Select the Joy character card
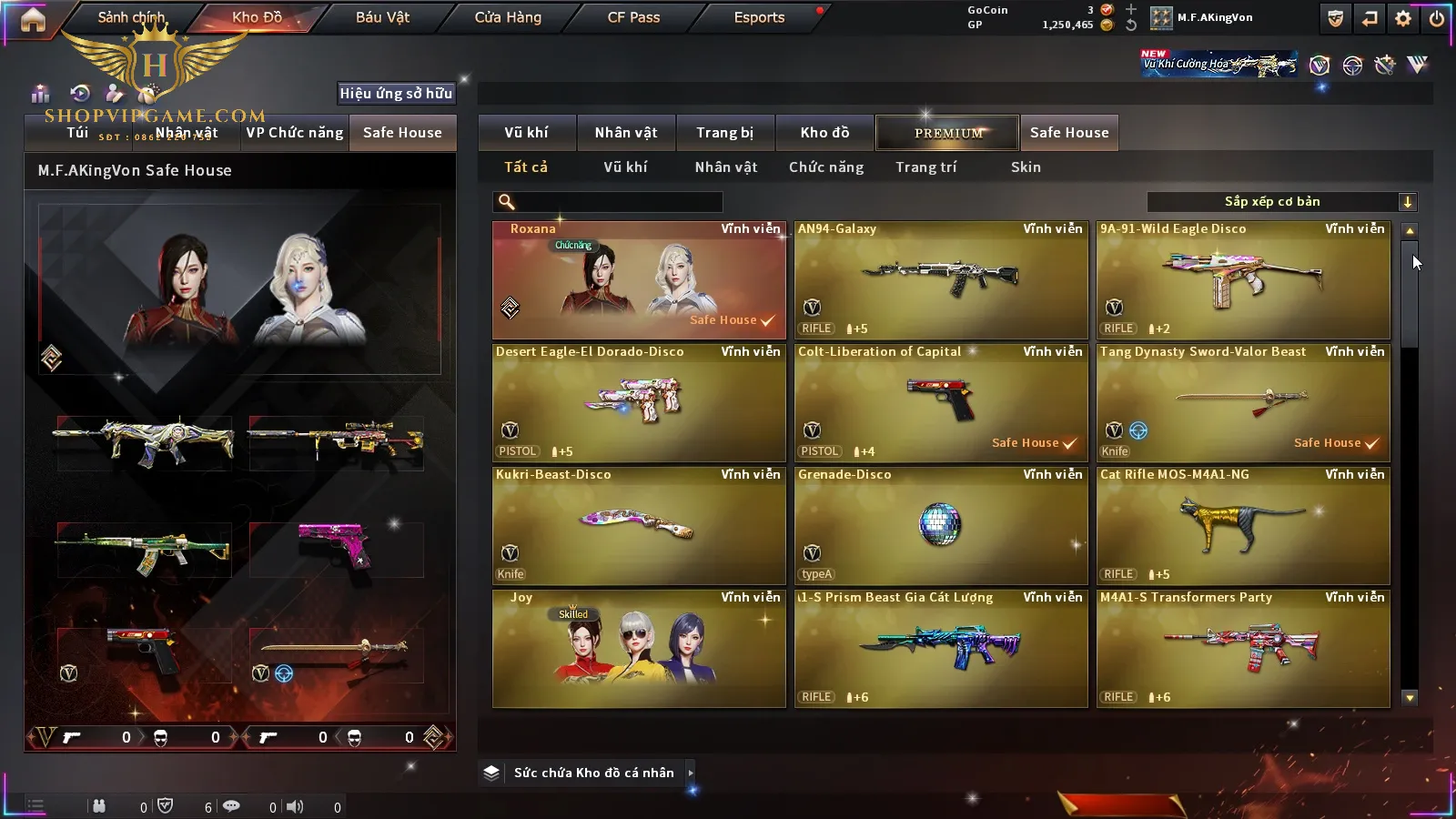Screen dimensions: 1456x819 click(x=639, y=649)
